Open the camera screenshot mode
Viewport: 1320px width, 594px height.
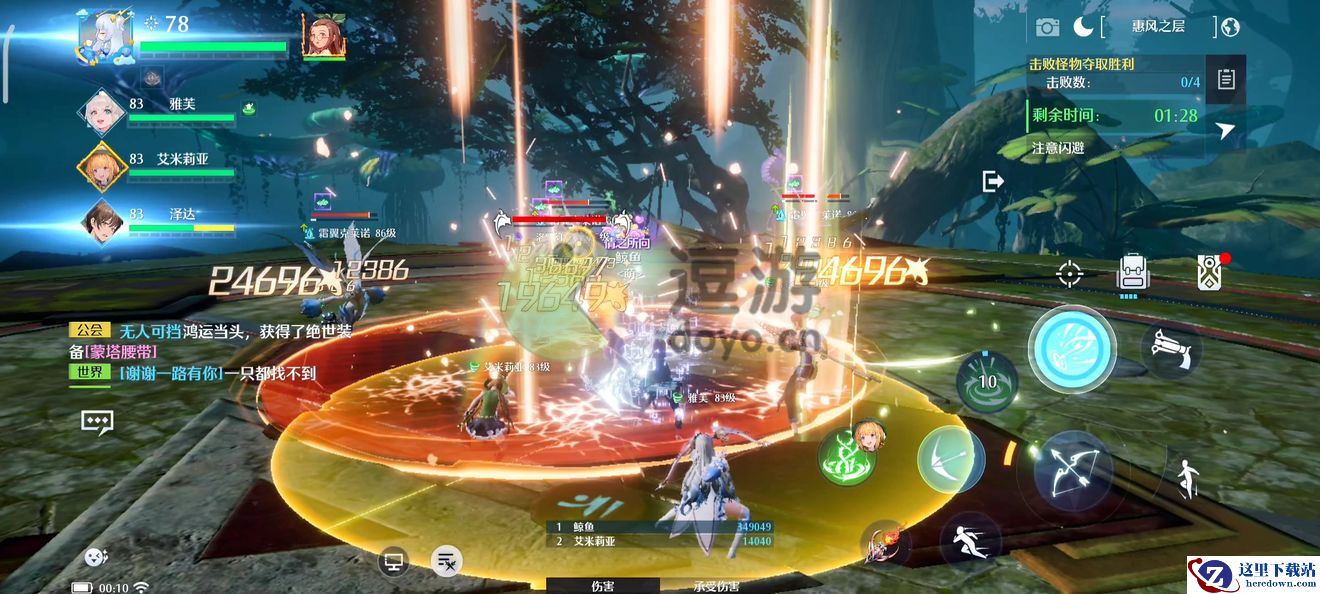tap(1047, 27)
